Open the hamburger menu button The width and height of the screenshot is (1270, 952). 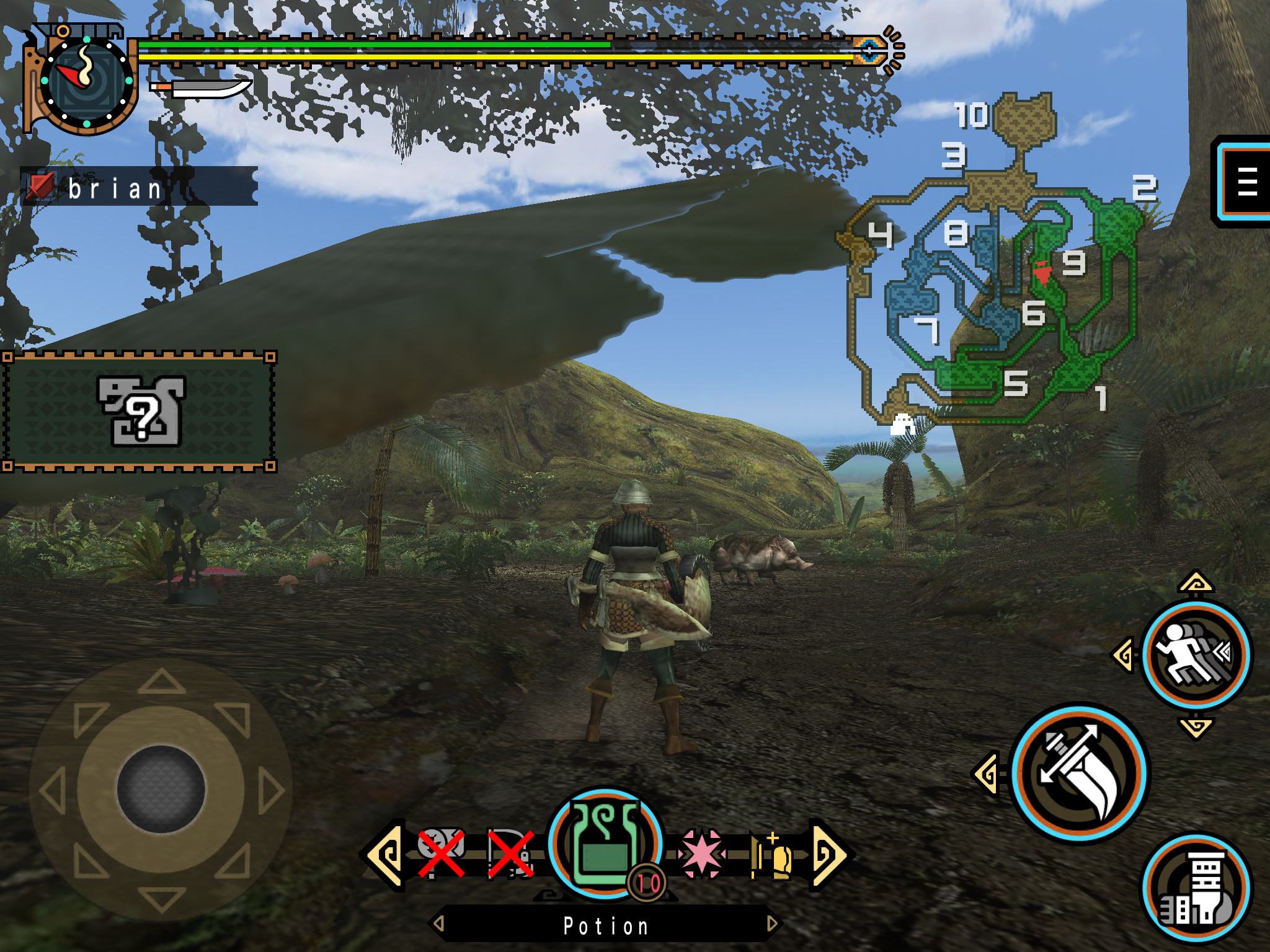[1245, 182]
